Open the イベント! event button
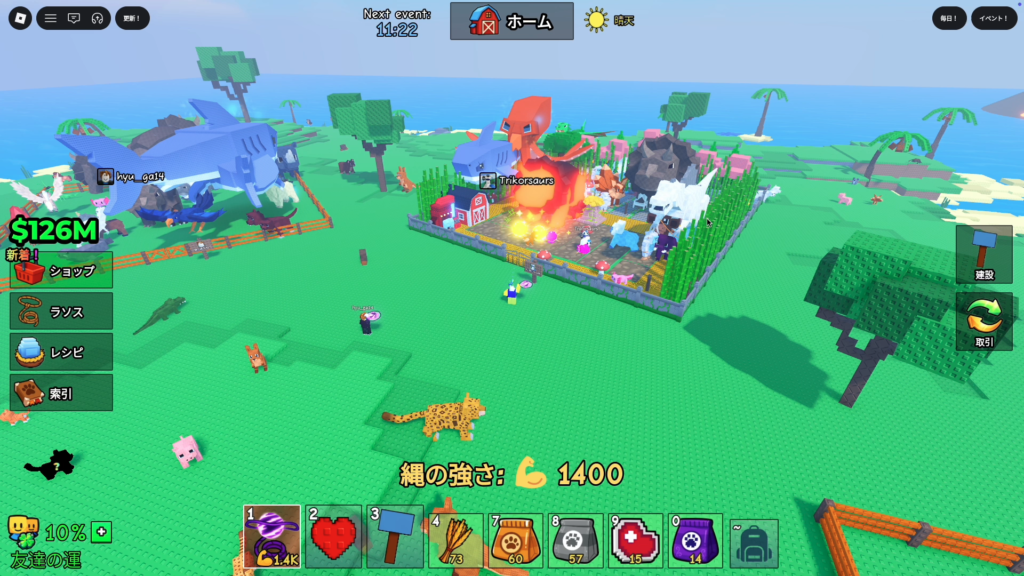 (x=994, y=18)
